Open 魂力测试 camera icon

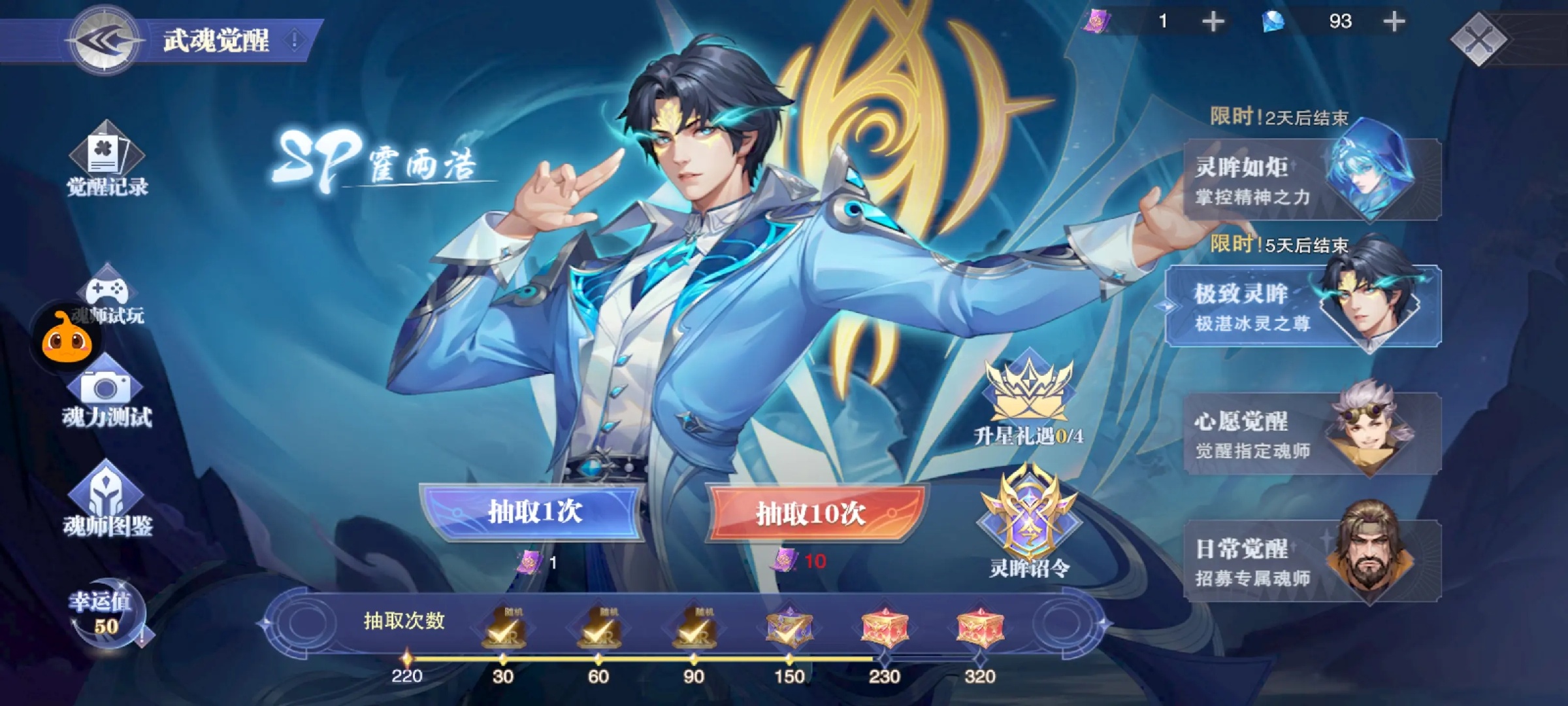point(106,392)
